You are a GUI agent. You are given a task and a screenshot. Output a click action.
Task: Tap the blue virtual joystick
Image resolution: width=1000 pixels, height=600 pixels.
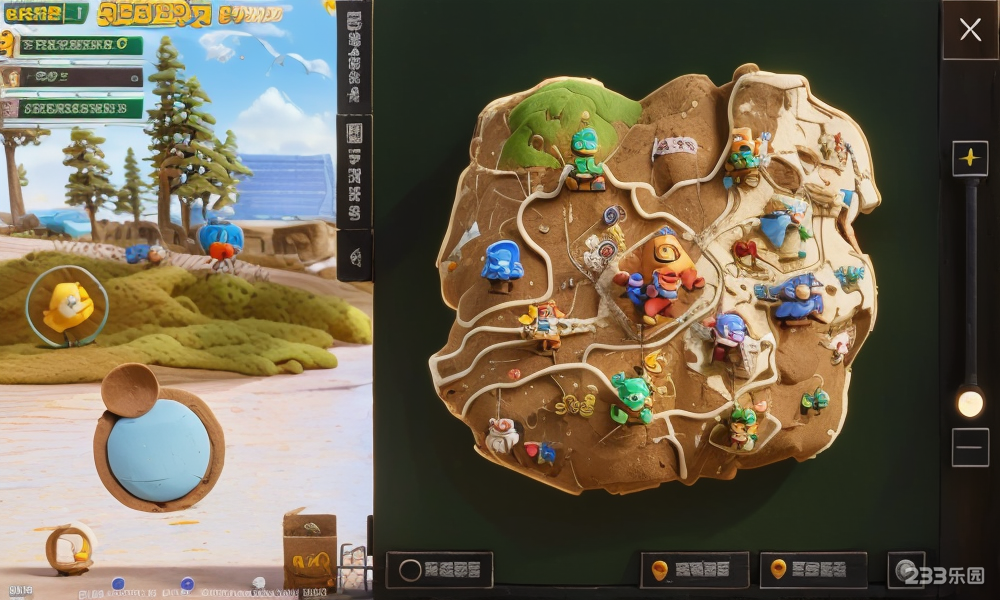click(x=159, y=450)
